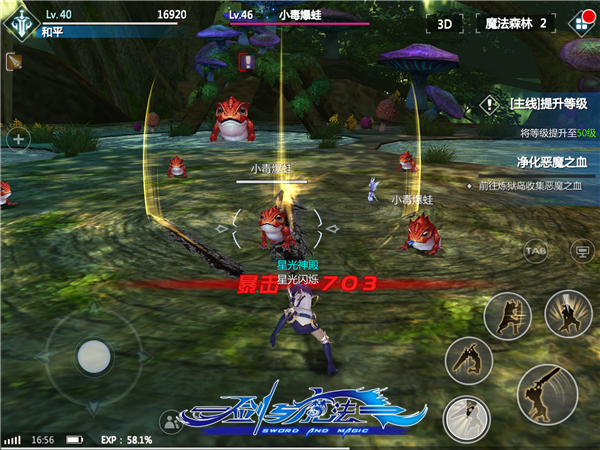Open the player portrait emblem
The height and width of the screenshot is (450, 600).
click(x=20, y=21)
